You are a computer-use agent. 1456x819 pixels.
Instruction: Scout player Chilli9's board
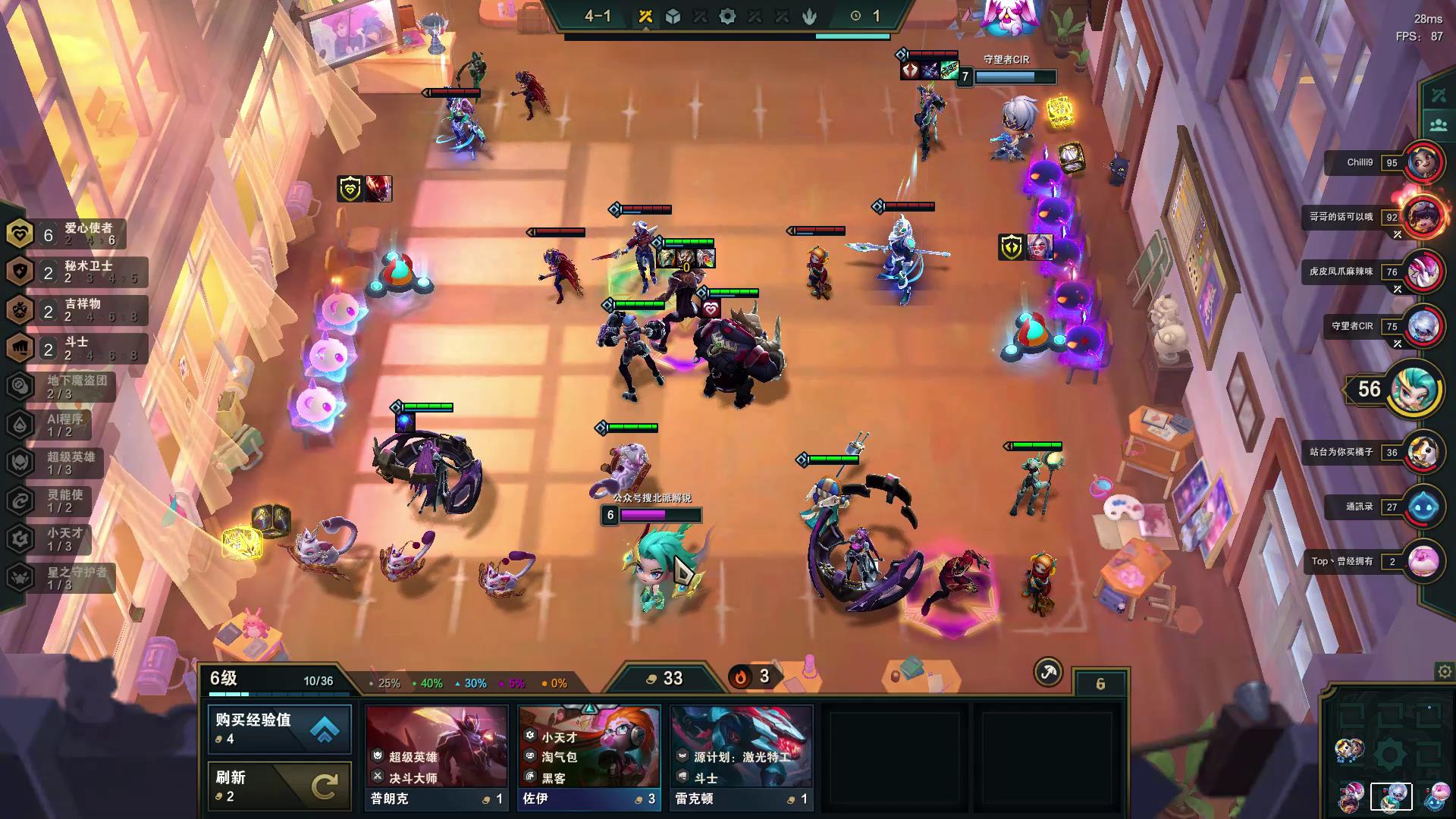point(1423,162)
